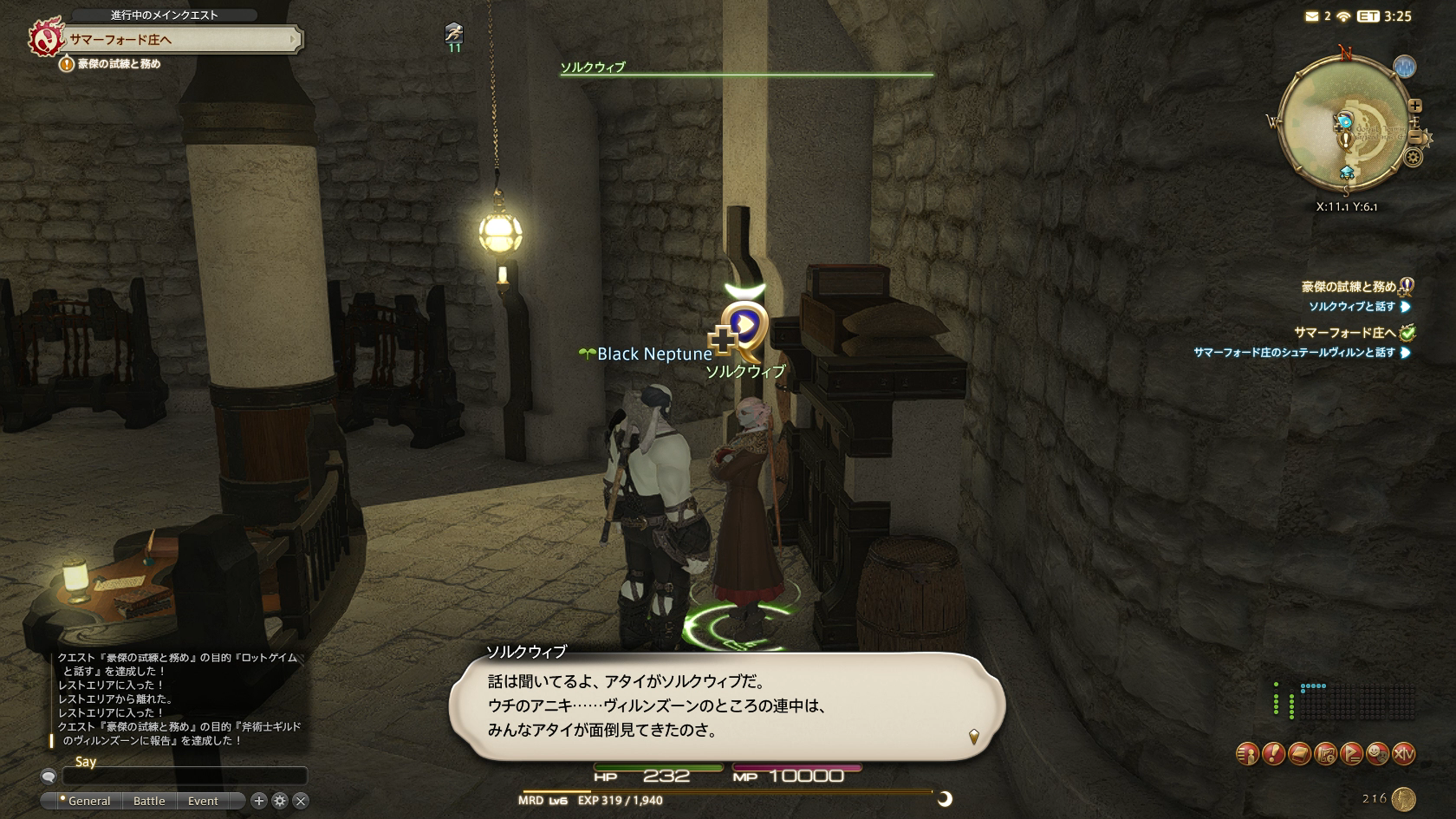Screen dimensions: 1456x819
Task: Close the chat log with X button
Action: click(x=300, y=801)
